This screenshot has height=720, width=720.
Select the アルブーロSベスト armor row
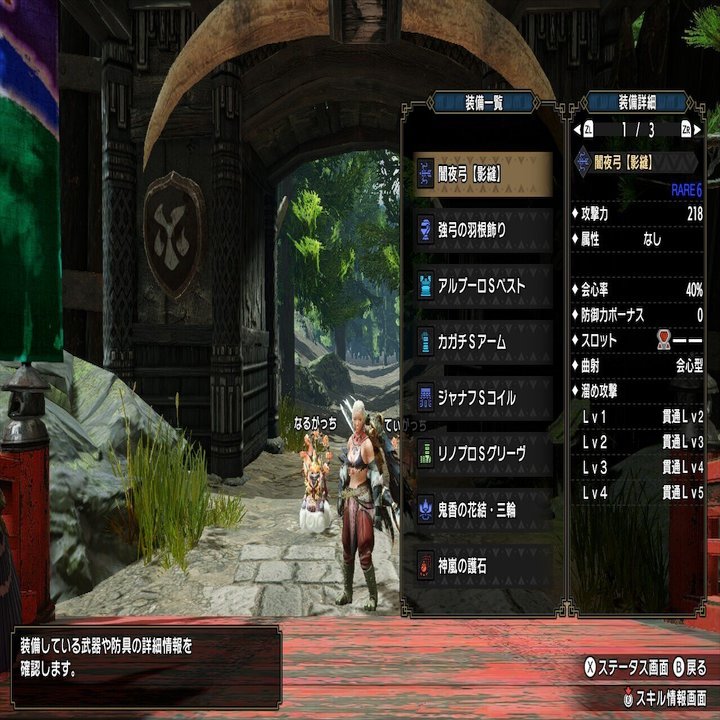[x=483, y=286]
